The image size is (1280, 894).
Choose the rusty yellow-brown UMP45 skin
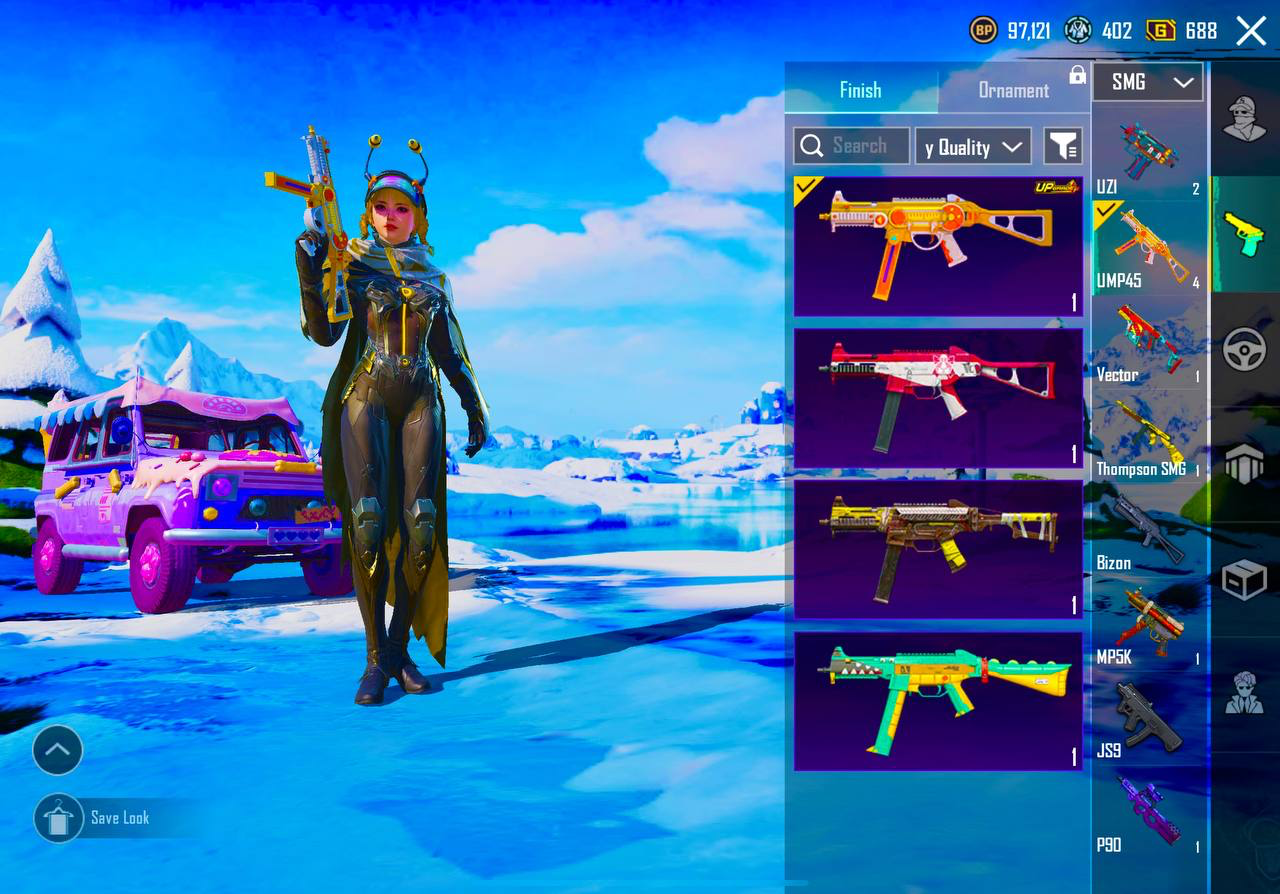938,549
